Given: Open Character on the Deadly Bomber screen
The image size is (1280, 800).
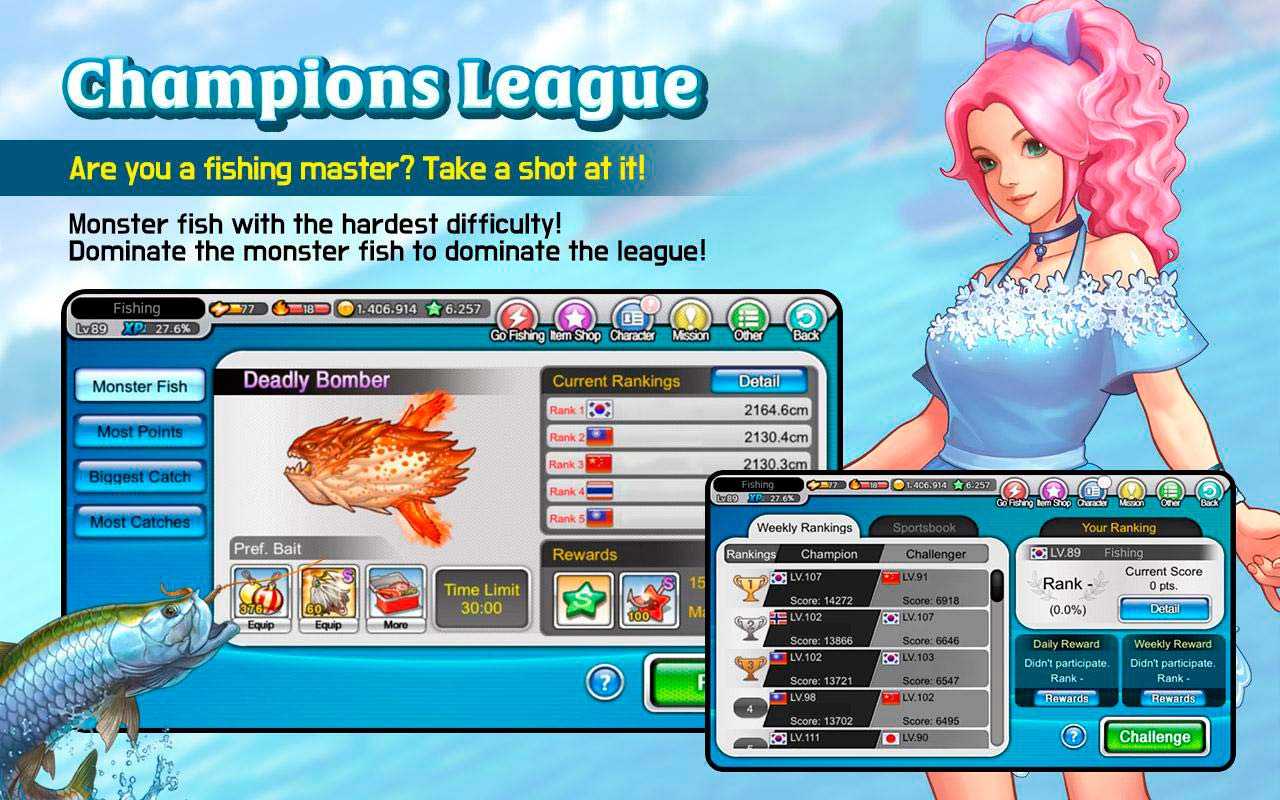Looking at the screenshot, I should (x=632, y=322).
